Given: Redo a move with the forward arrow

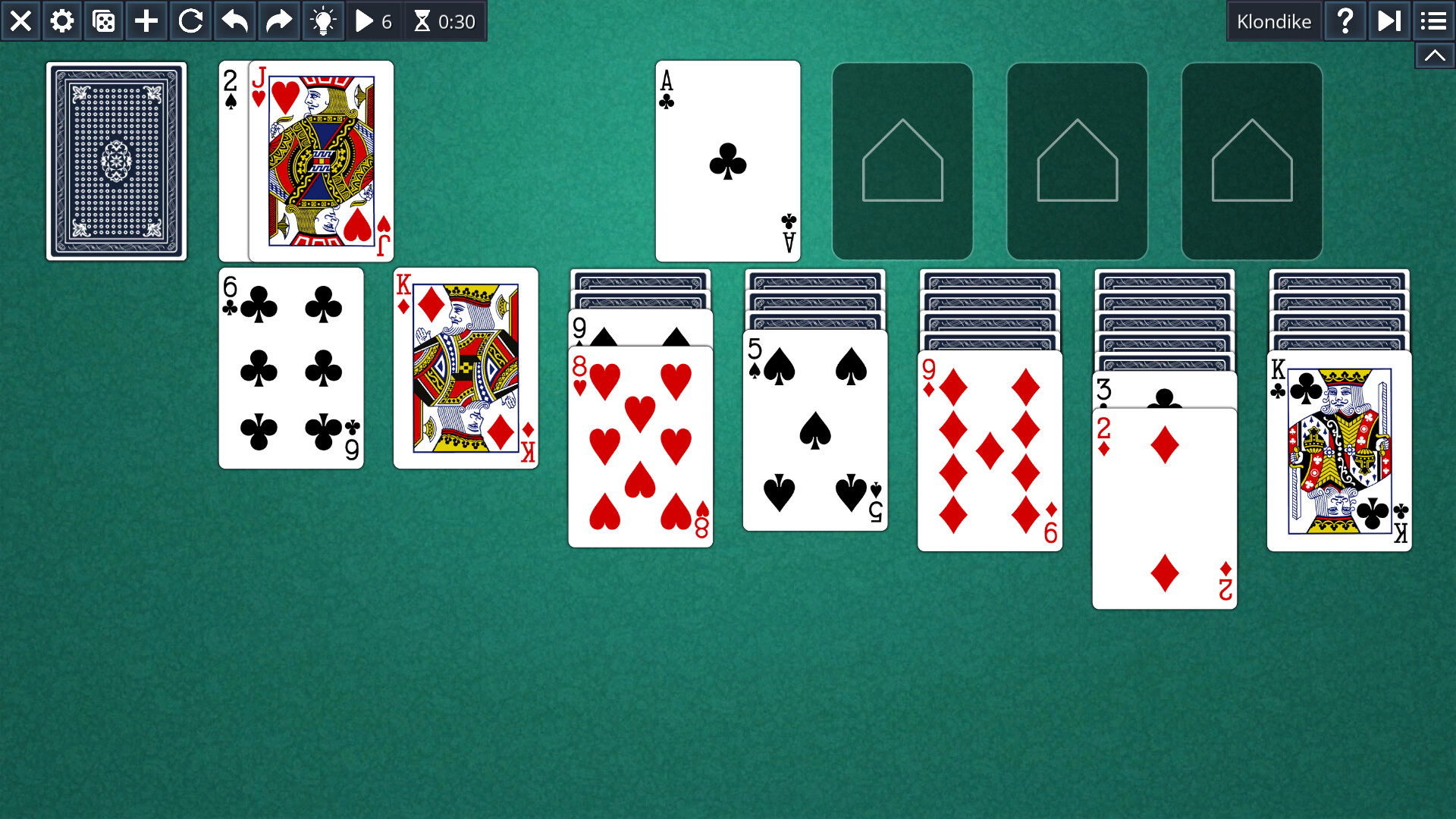Looking at the screenshot, I should [278, 20].
